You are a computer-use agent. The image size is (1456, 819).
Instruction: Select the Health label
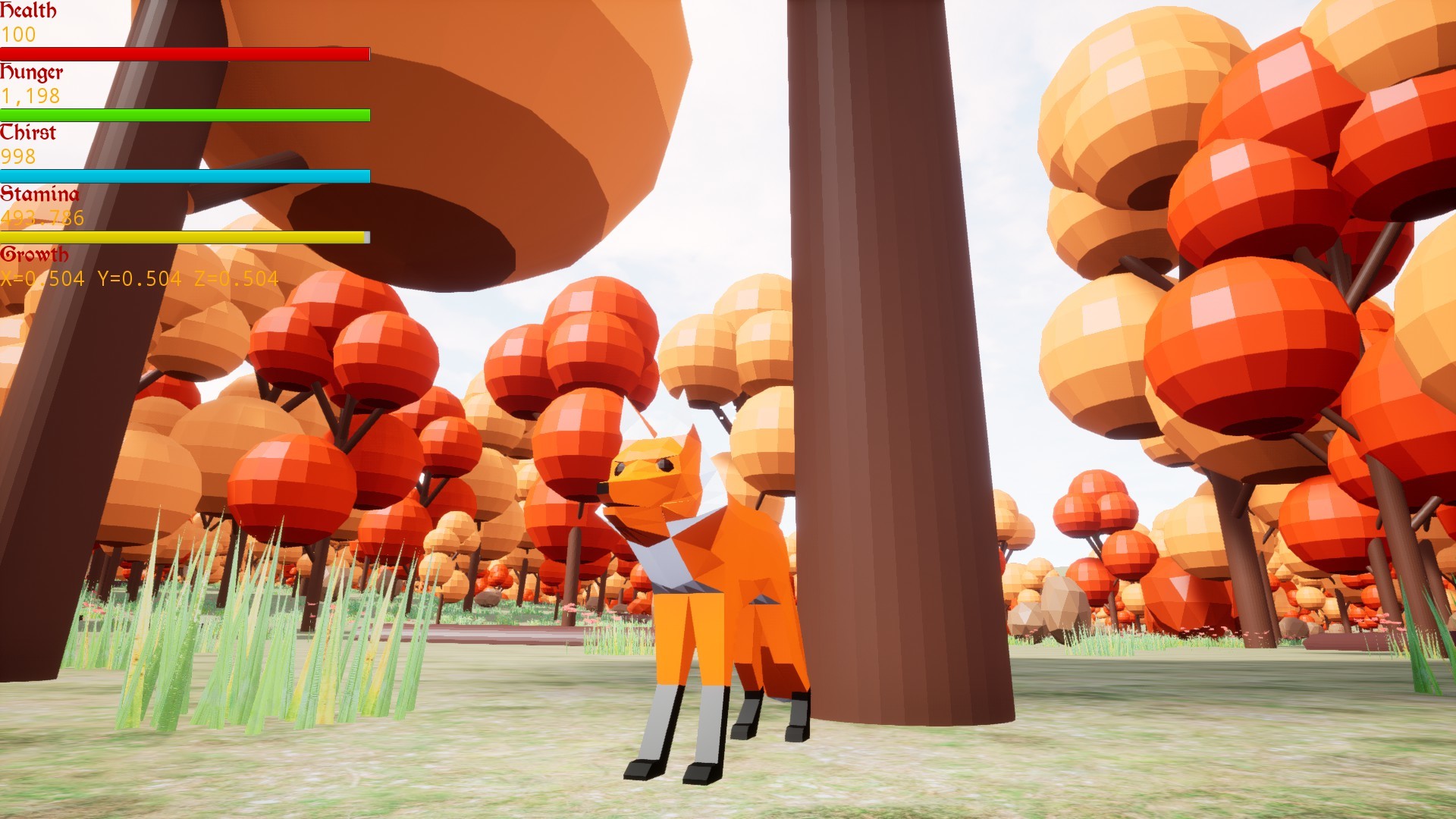point(29,11)
